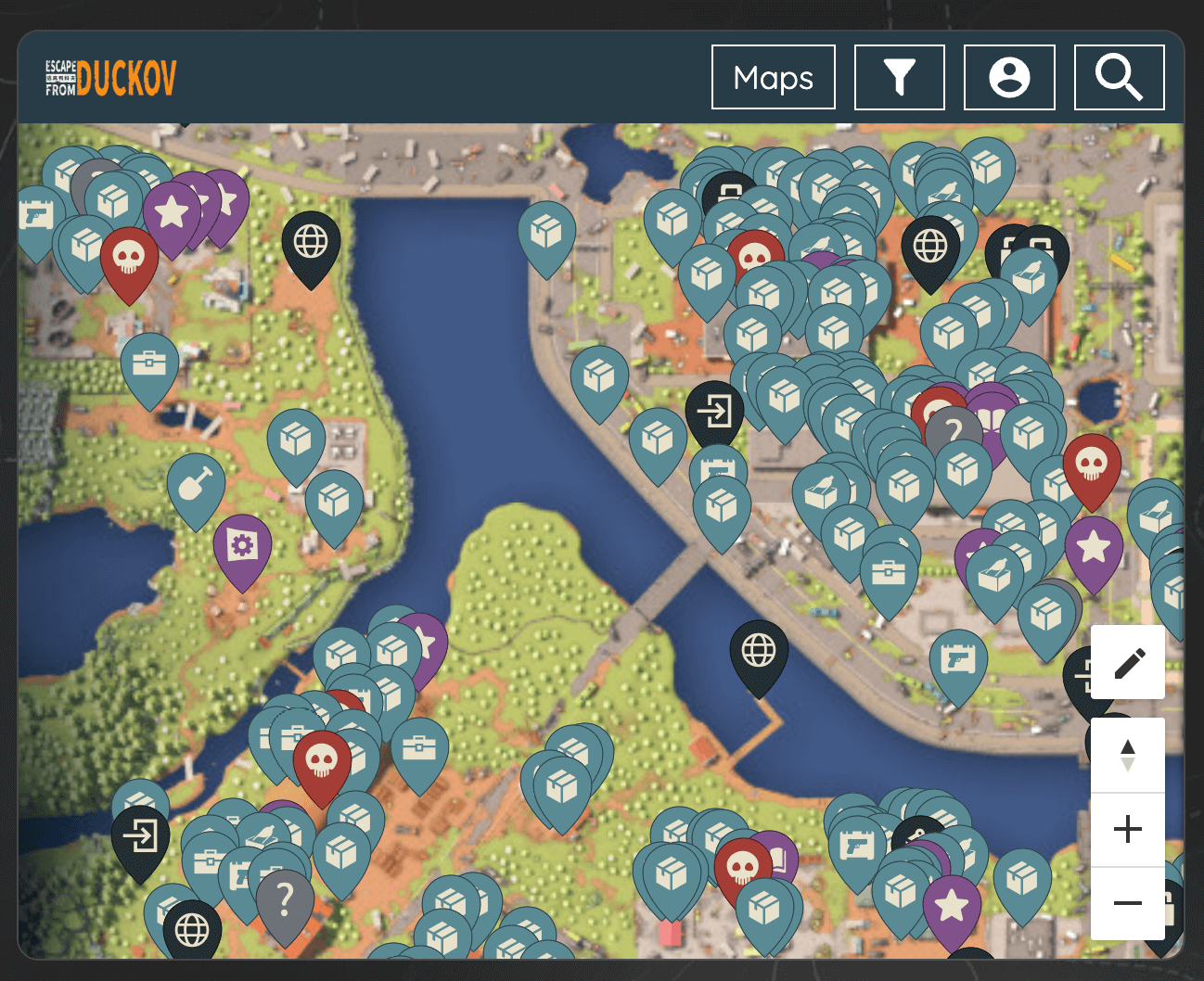
Task: Open the marker filter panel
Action: 898,78
